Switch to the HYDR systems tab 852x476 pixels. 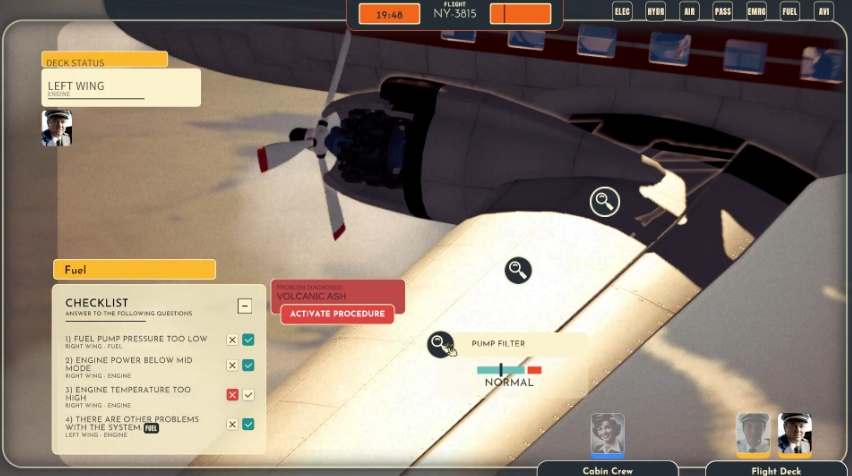[x=655, y=12]
